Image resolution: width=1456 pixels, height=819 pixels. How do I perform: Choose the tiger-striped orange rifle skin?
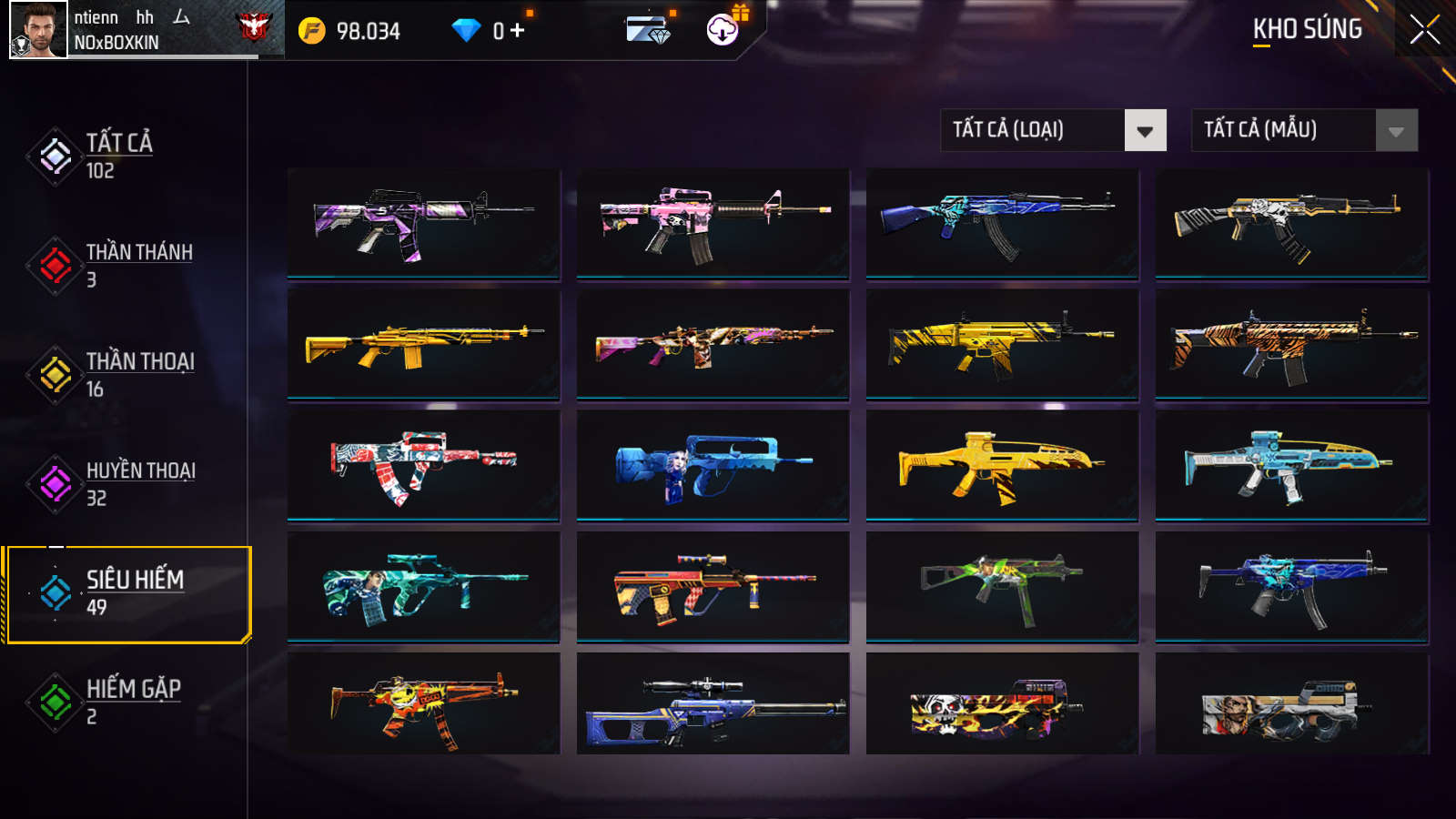click(1291, 344)
